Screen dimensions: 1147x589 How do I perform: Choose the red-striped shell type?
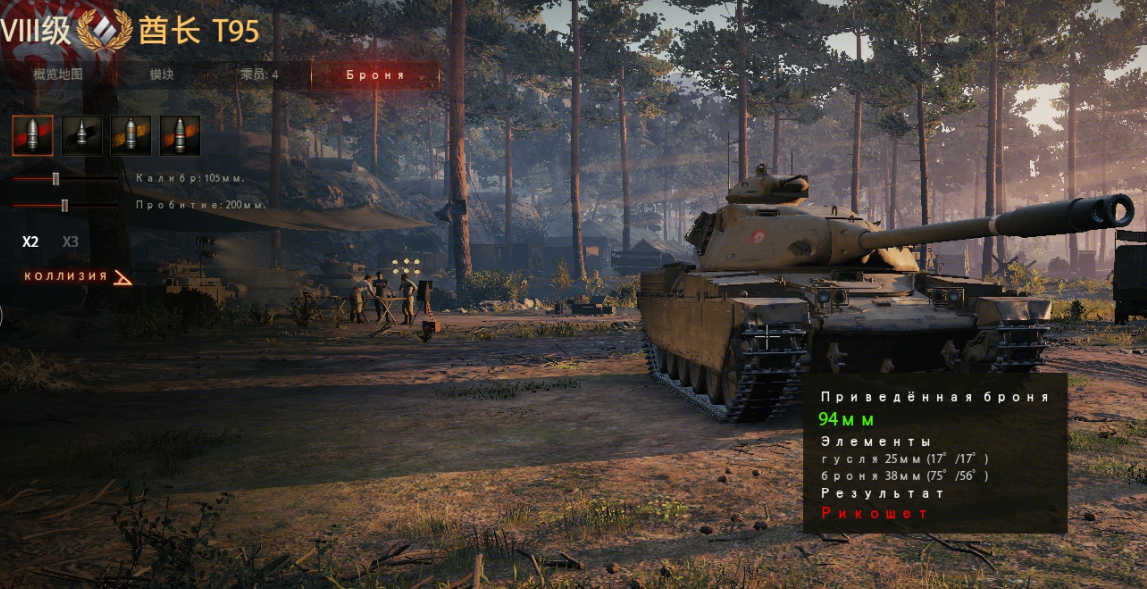pos(33,135)
